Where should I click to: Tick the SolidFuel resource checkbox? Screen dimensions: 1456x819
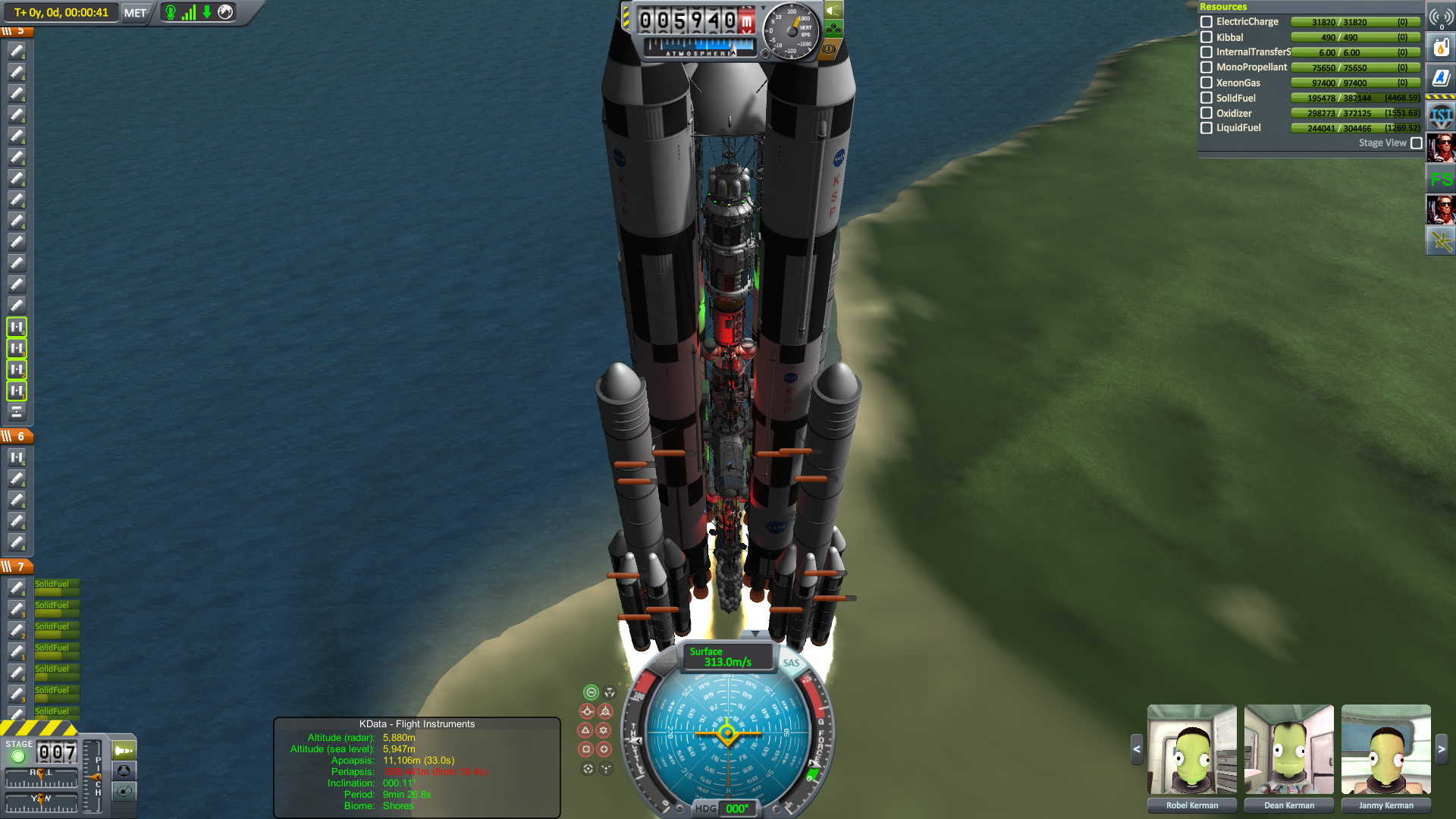pos(1207,98)
